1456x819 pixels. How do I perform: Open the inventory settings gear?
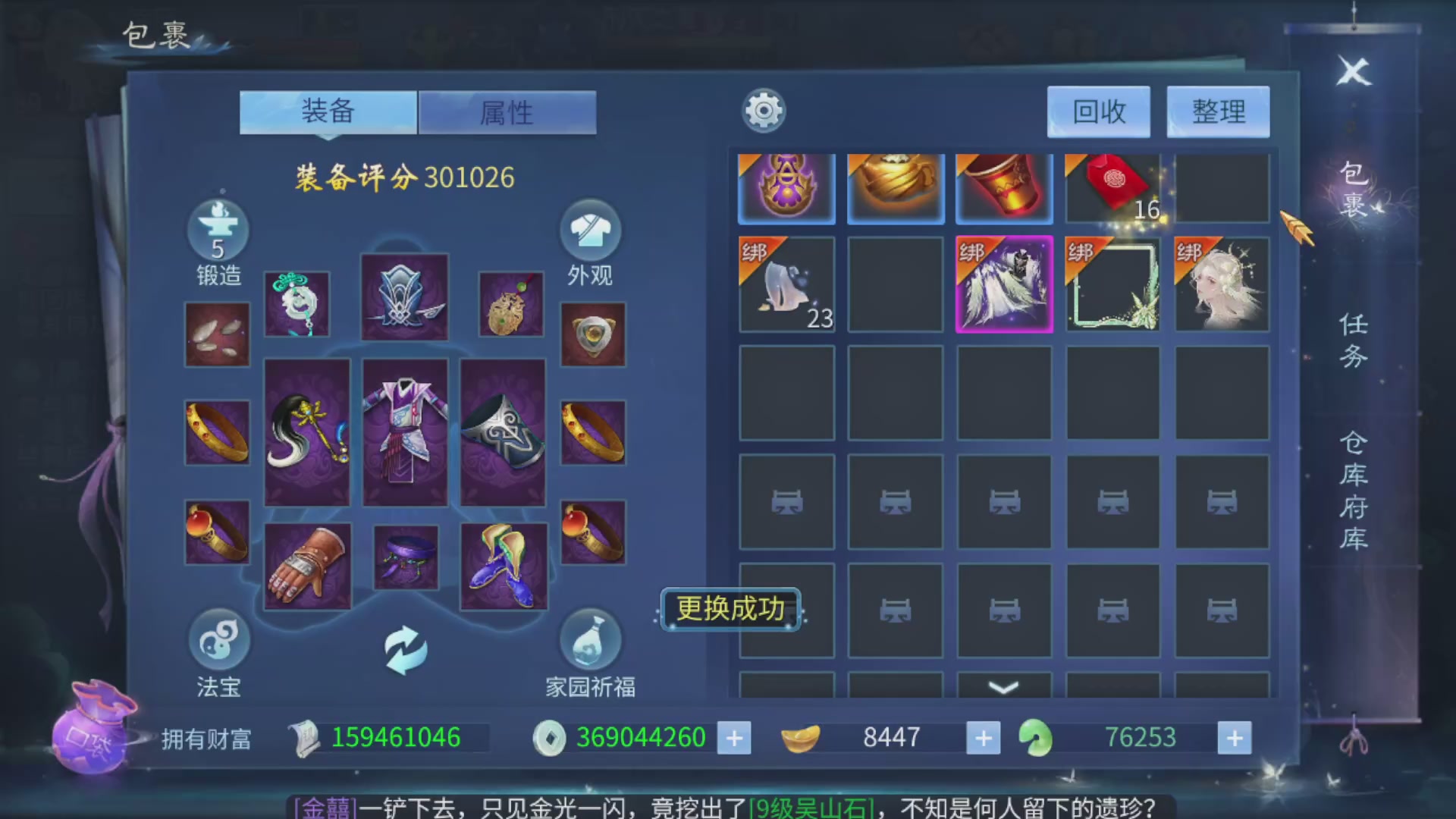click(763, 110)
